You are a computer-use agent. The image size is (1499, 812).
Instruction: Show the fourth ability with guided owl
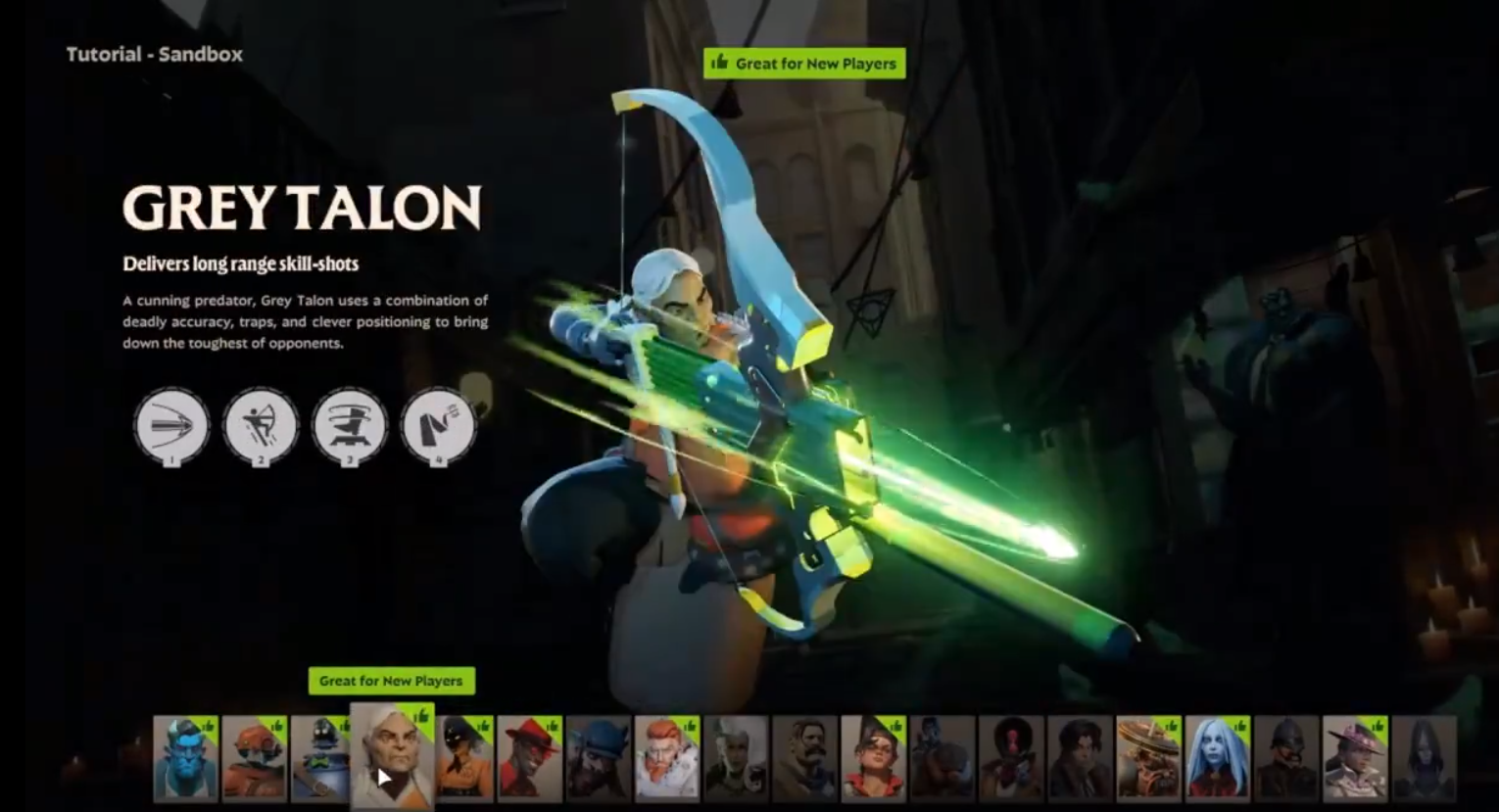click(x=438, y=426)
